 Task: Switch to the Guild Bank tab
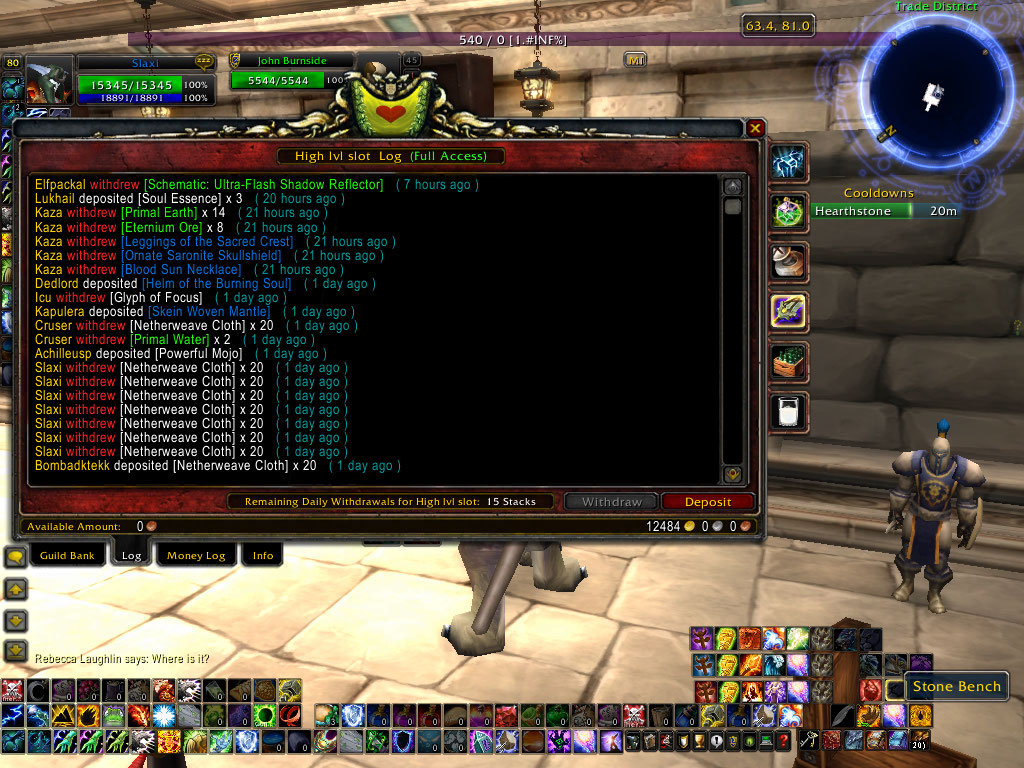[67, 555]
